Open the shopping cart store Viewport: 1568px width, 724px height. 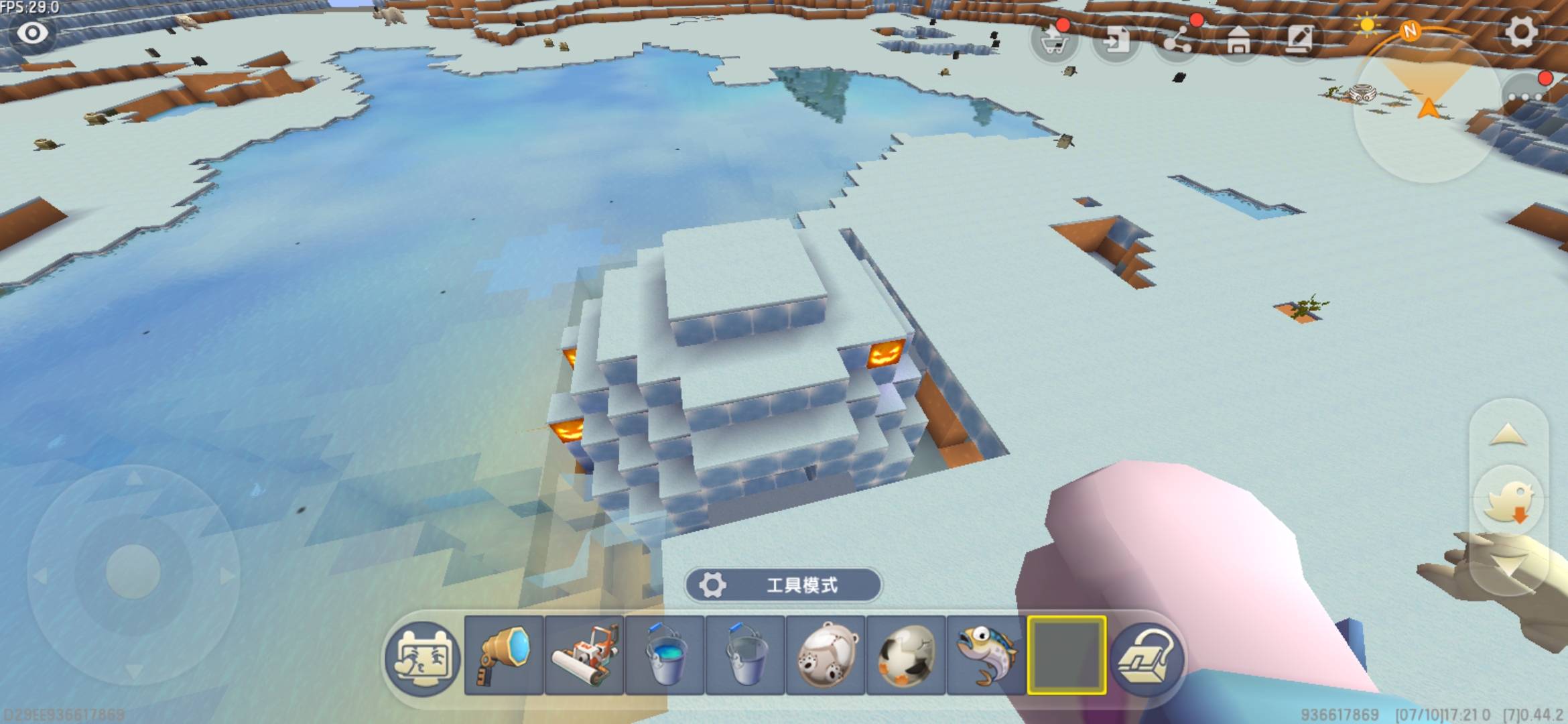(1054, 42)
